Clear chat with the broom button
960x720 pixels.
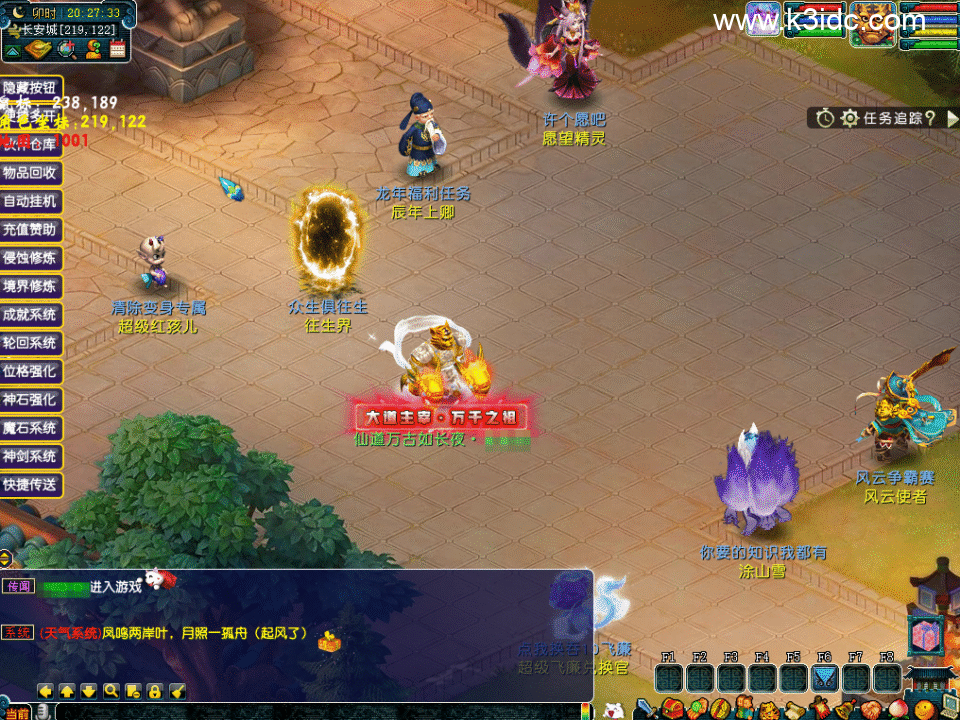click(x=177, y=691)
